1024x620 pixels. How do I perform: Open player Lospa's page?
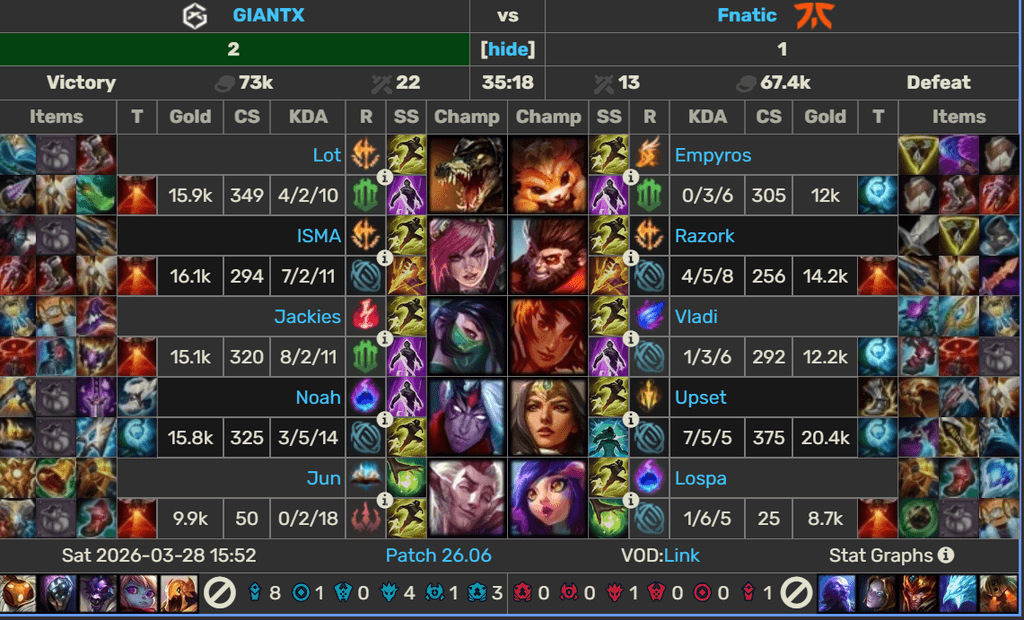point(700,478)
